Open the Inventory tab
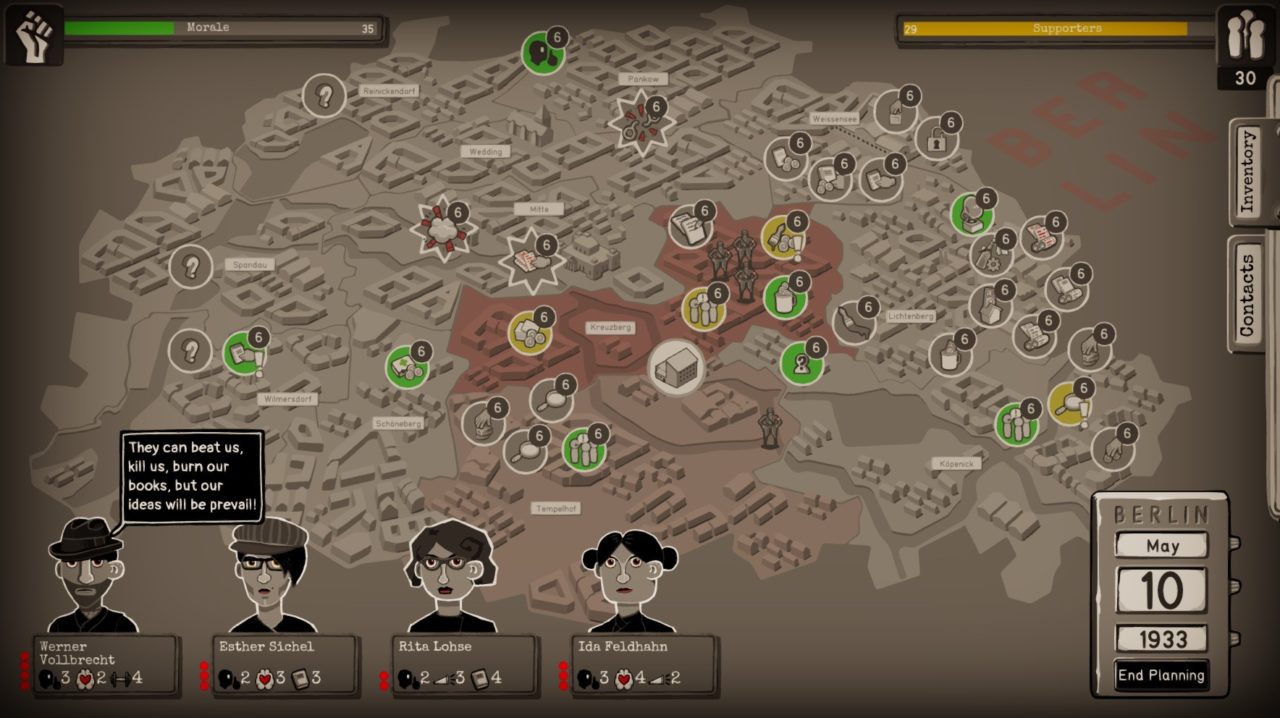This screenshot has width=1280, height=718. coord(1247,171)
